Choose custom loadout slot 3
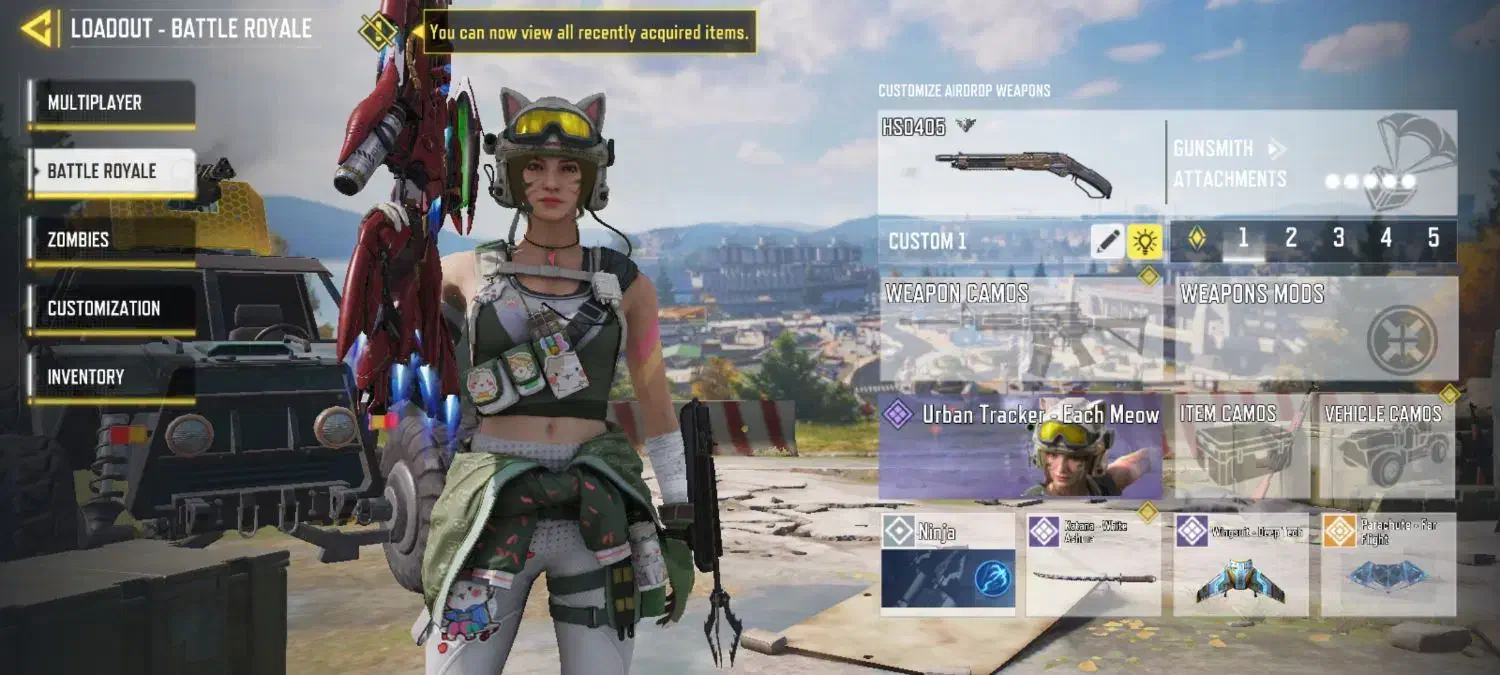Viewport: 1500px width, 675px height. (1338, 238)
